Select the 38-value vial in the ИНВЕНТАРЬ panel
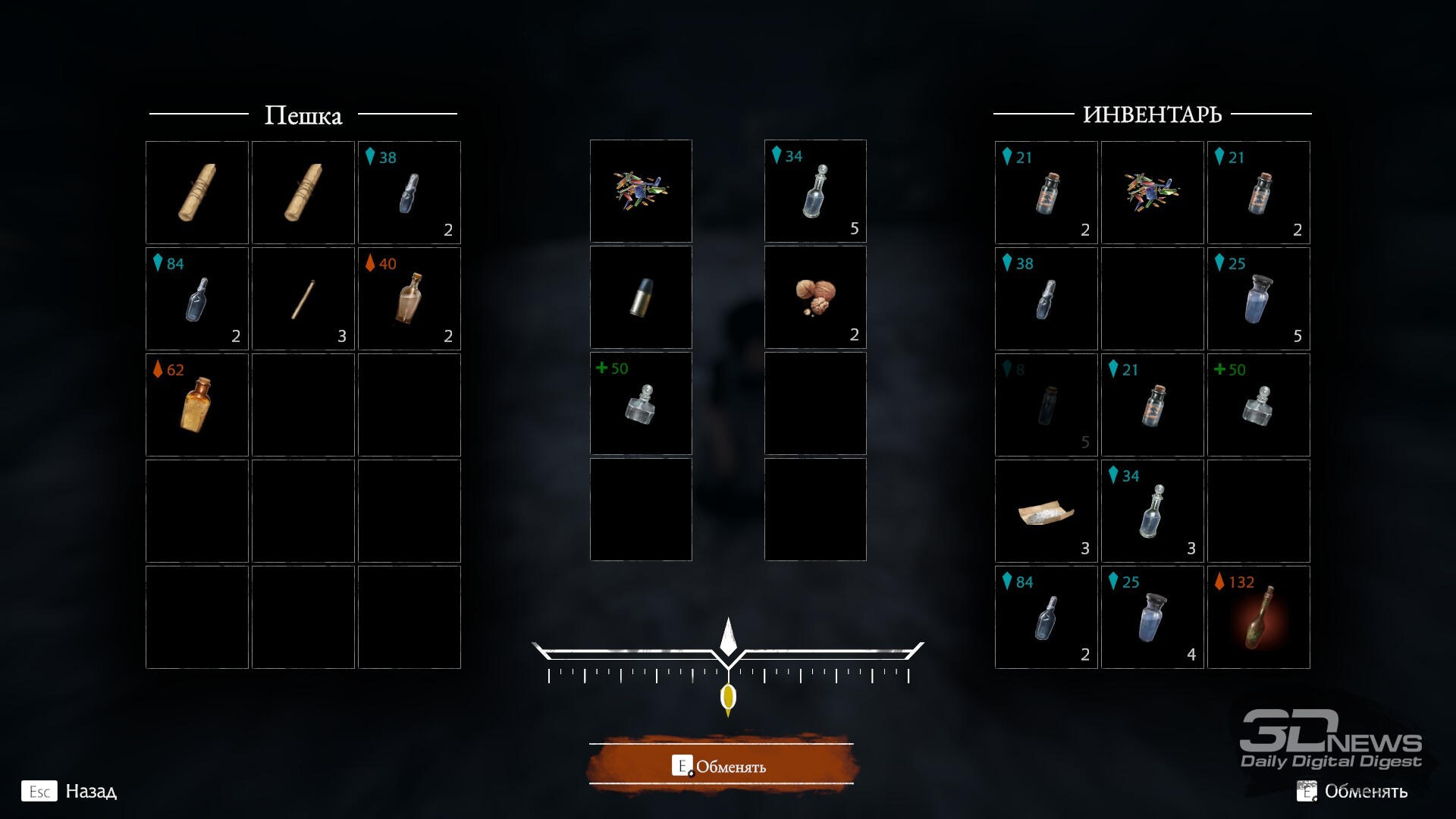Viewport: 1456px width, 819px height. [x=1046, y=299]
